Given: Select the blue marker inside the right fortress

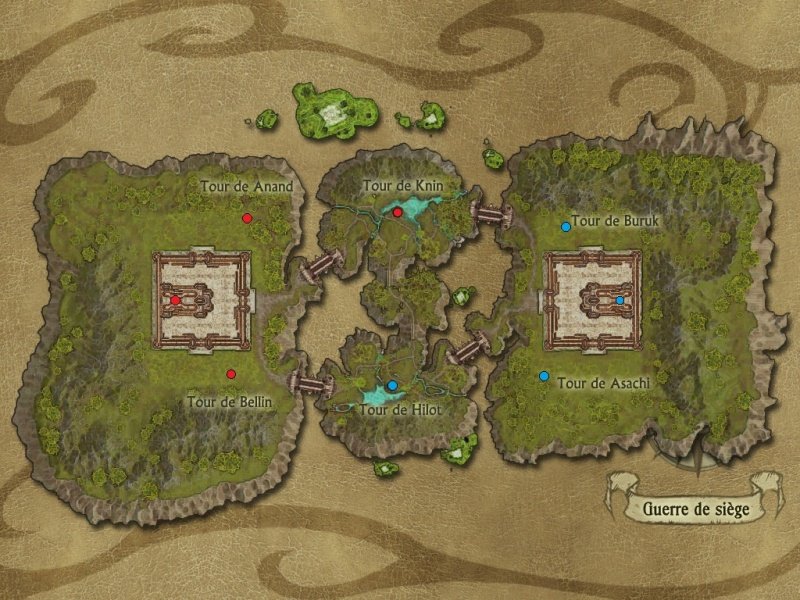Looking at the screenshot, I should [x=621, y=300].
